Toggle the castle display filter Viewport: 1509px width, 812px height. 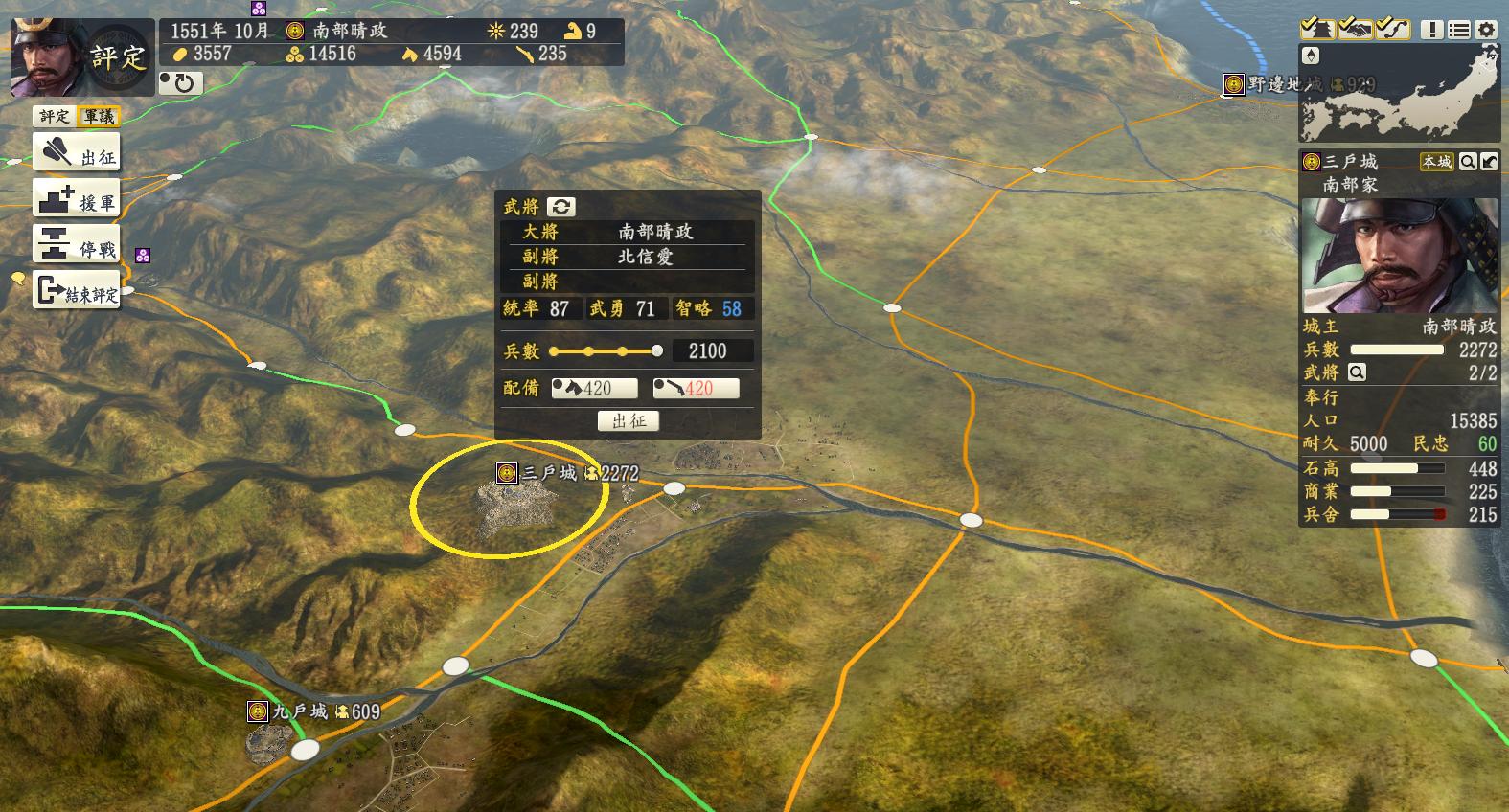[1317, 29]
